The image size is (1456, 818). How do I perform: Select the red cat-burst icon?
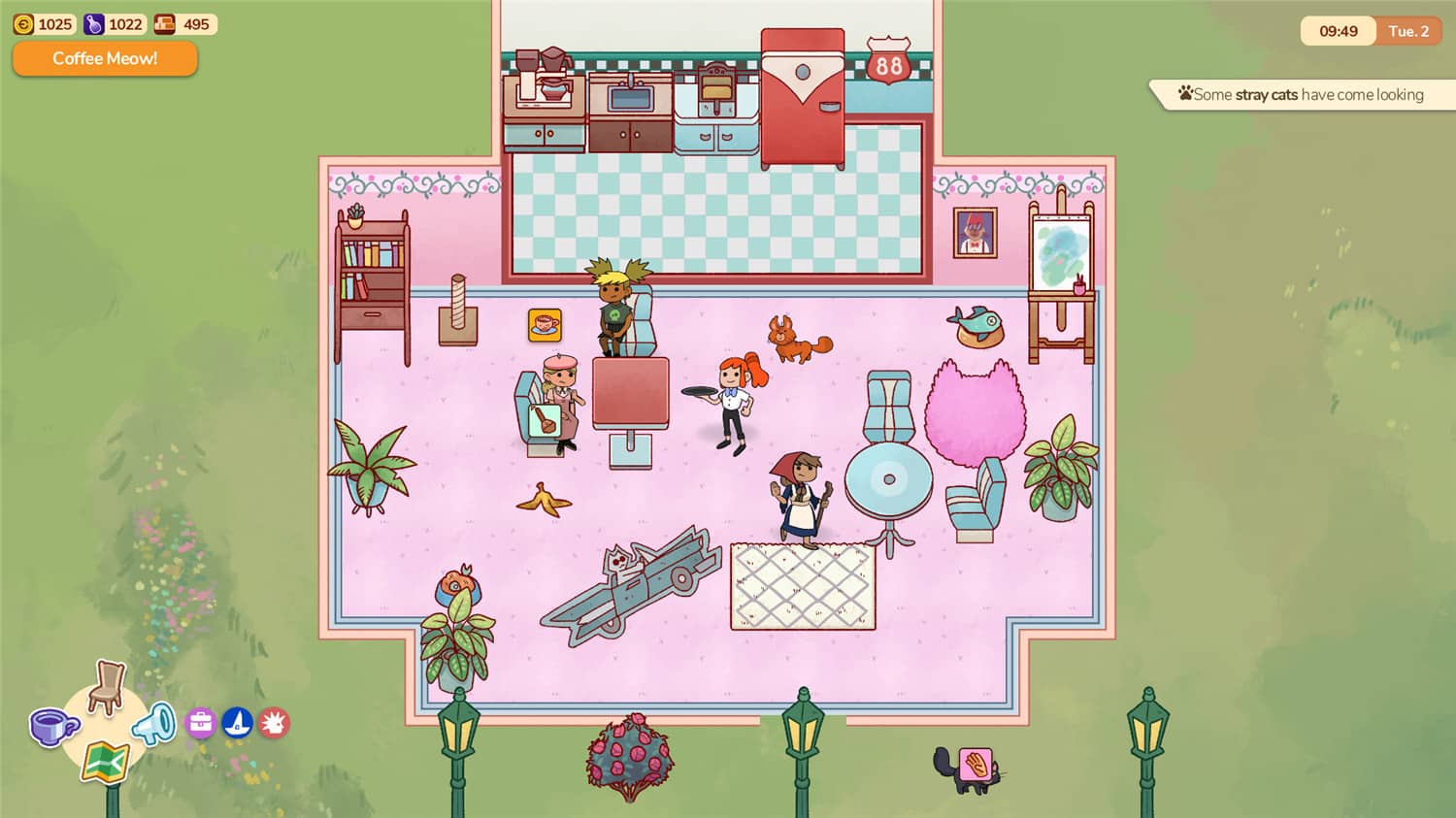[275, 723]
